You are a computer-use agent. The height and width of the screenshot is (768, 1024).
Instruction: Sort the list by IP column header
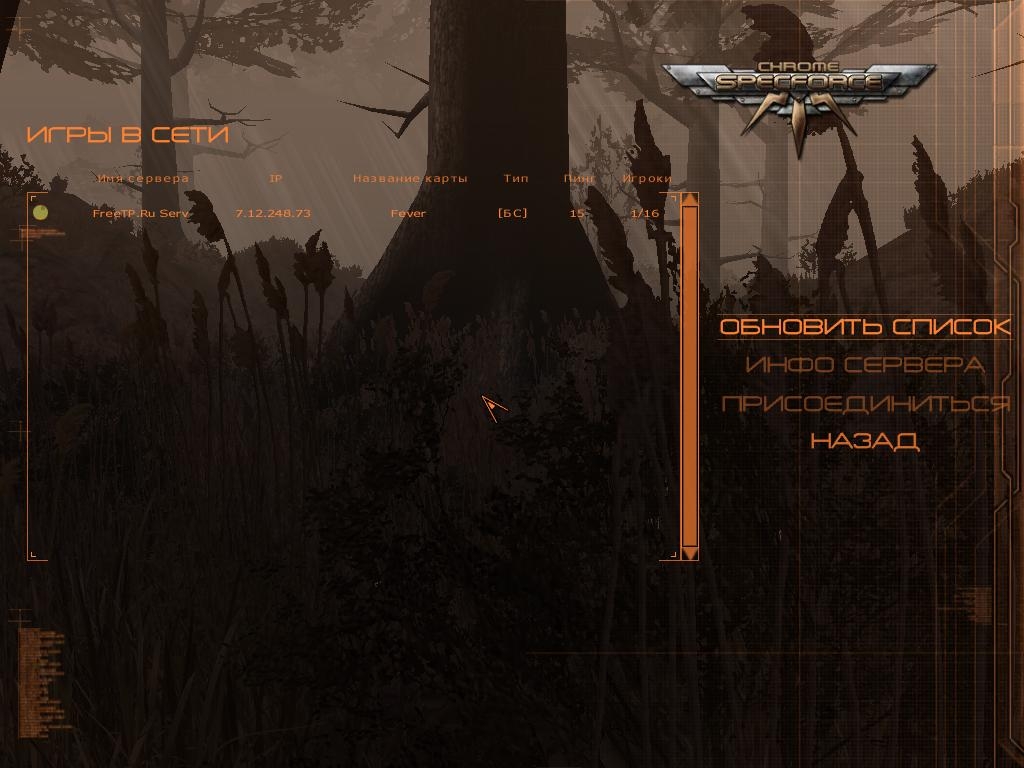(276, 179)
